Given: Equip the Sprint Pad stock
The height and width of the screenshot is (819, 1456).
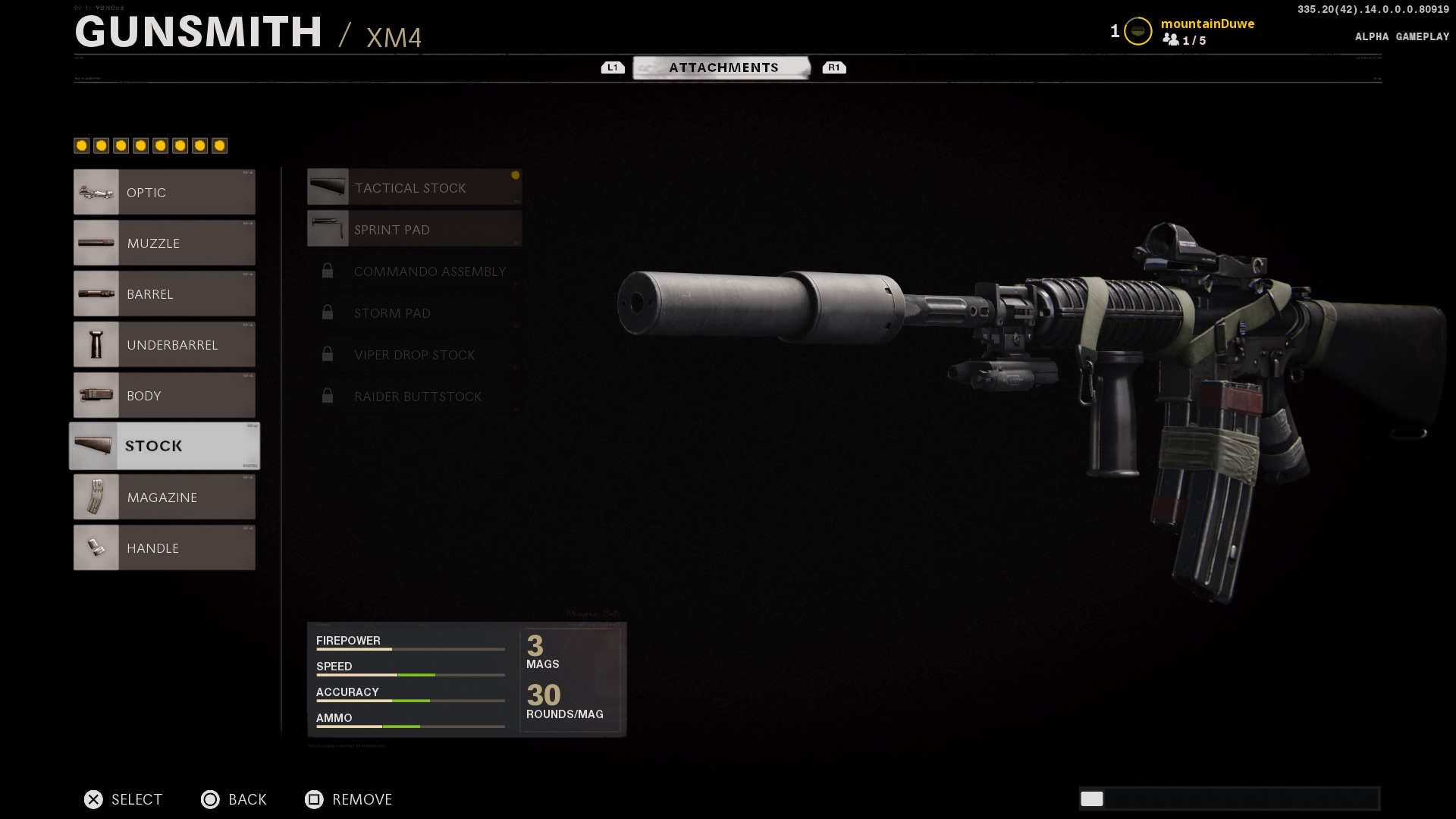Looking at the screenshot, I should [x=414, y=229].
